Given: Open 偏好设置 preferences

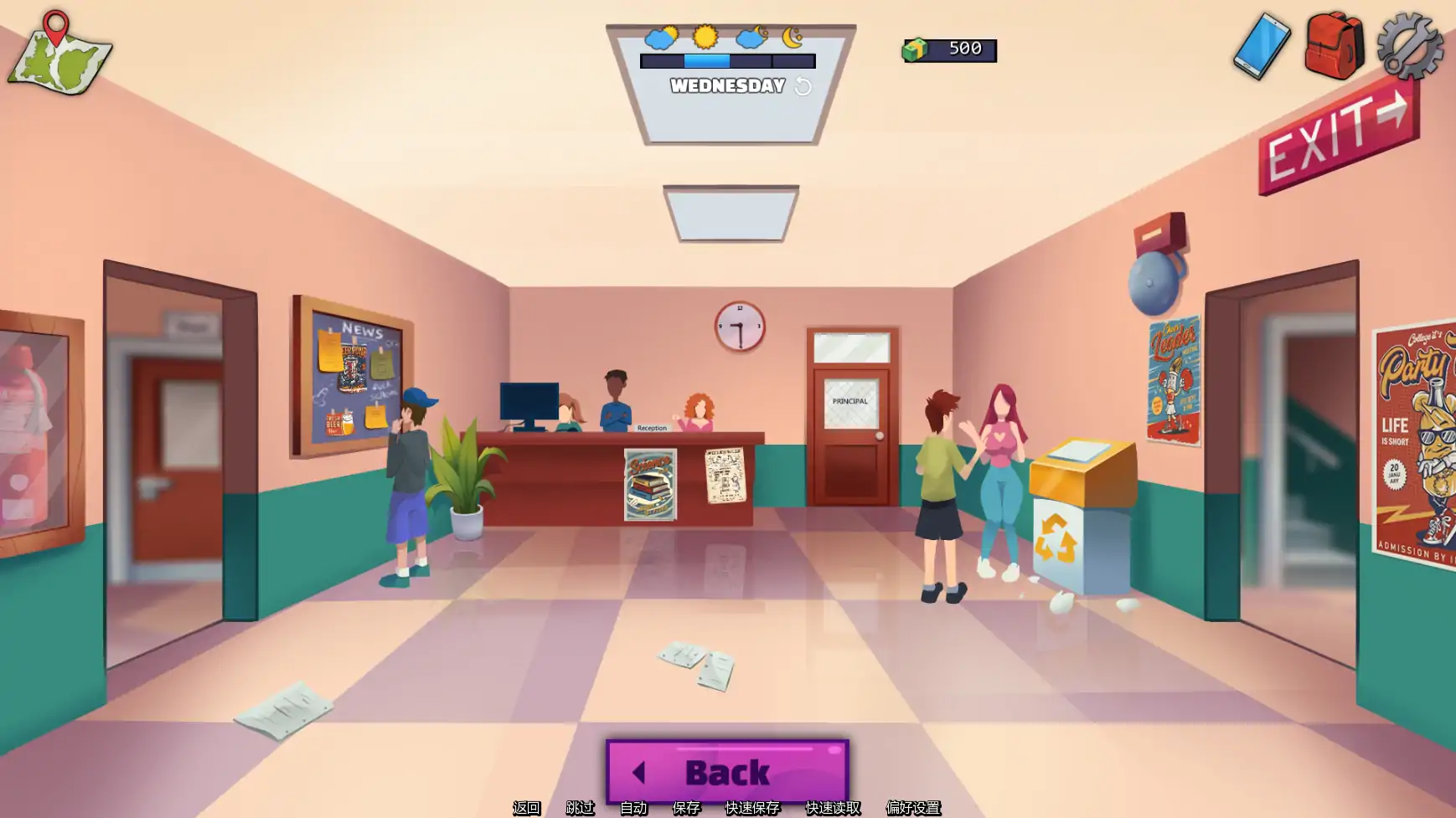Looking at the screenshot, I should 913,807.
